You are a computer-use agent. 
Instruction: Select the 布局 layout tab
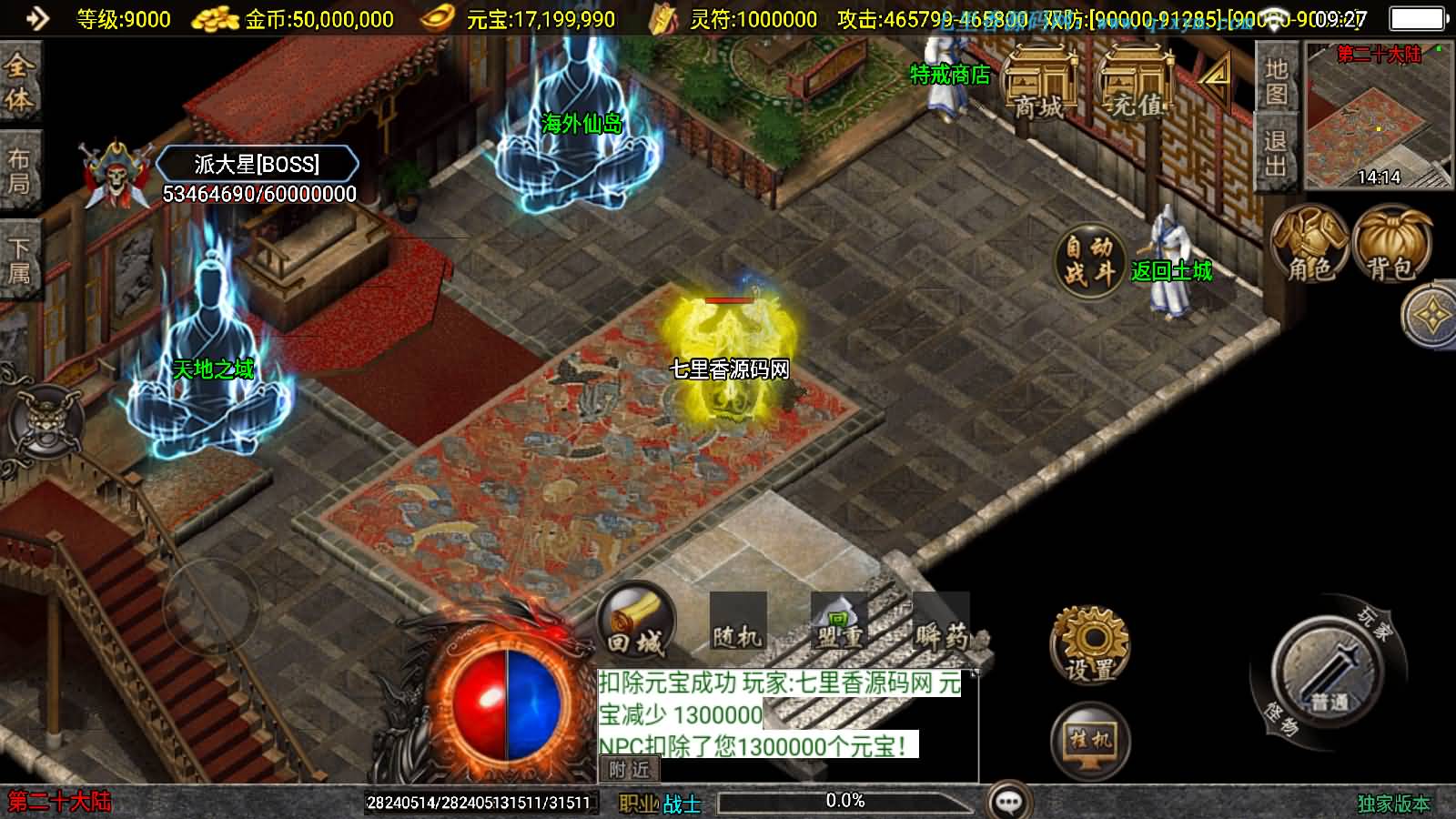pos(19,170)
